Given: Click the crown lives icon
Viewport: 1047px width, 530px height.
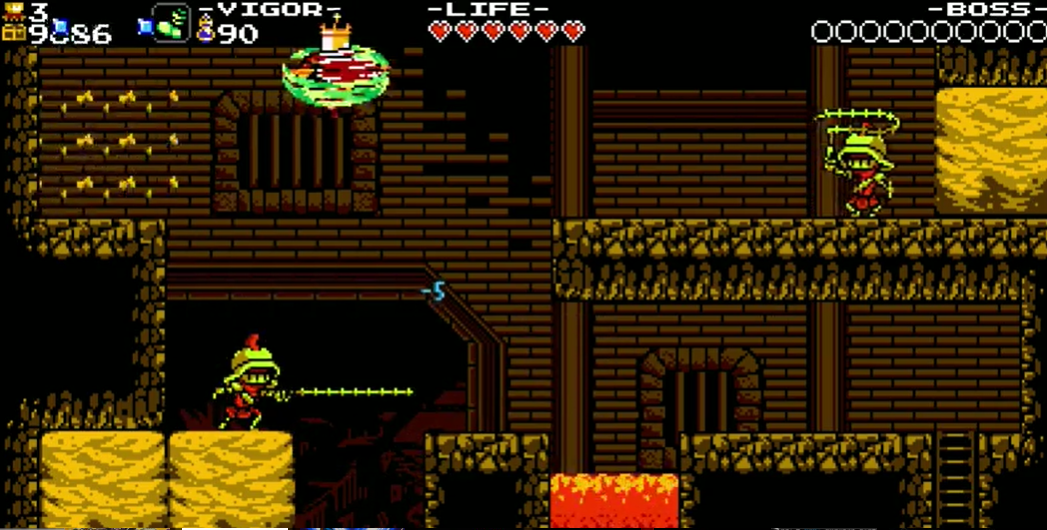Looking at the screenshot, I should click(x=13, y=11).
